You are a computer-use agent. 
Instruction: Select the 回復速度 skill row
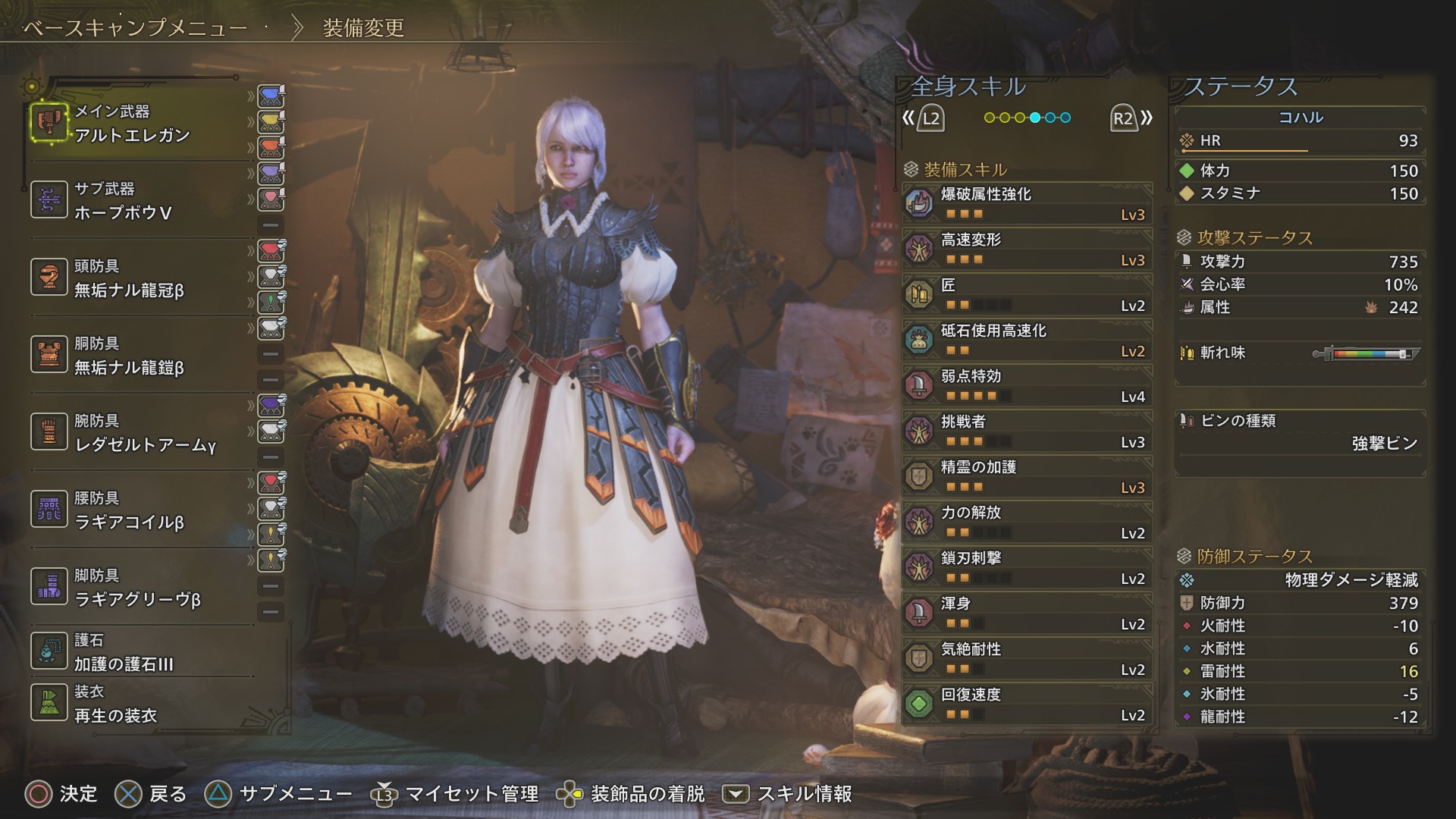coord(1028,704)
